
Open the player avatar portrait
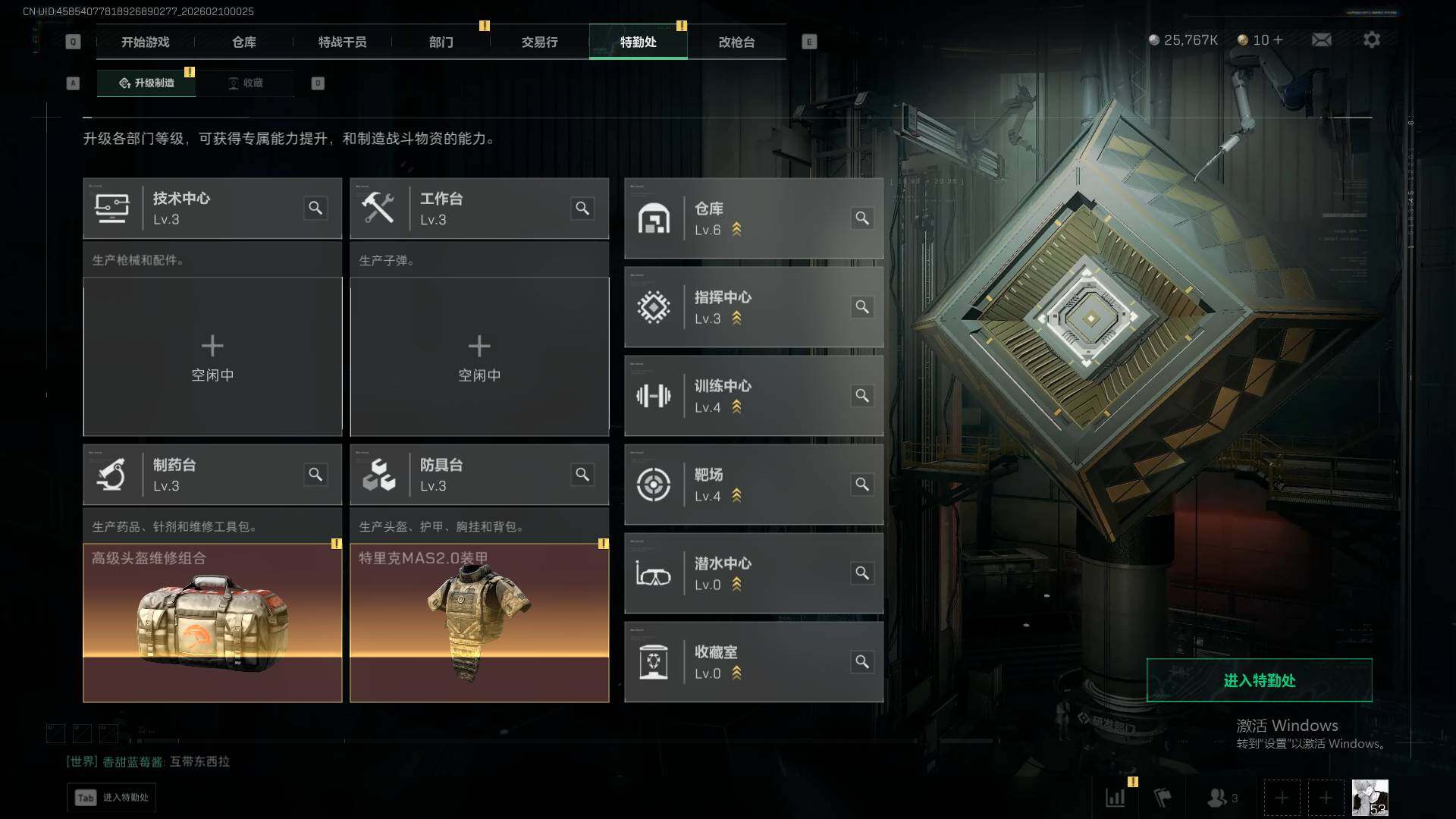[1370, 798]
